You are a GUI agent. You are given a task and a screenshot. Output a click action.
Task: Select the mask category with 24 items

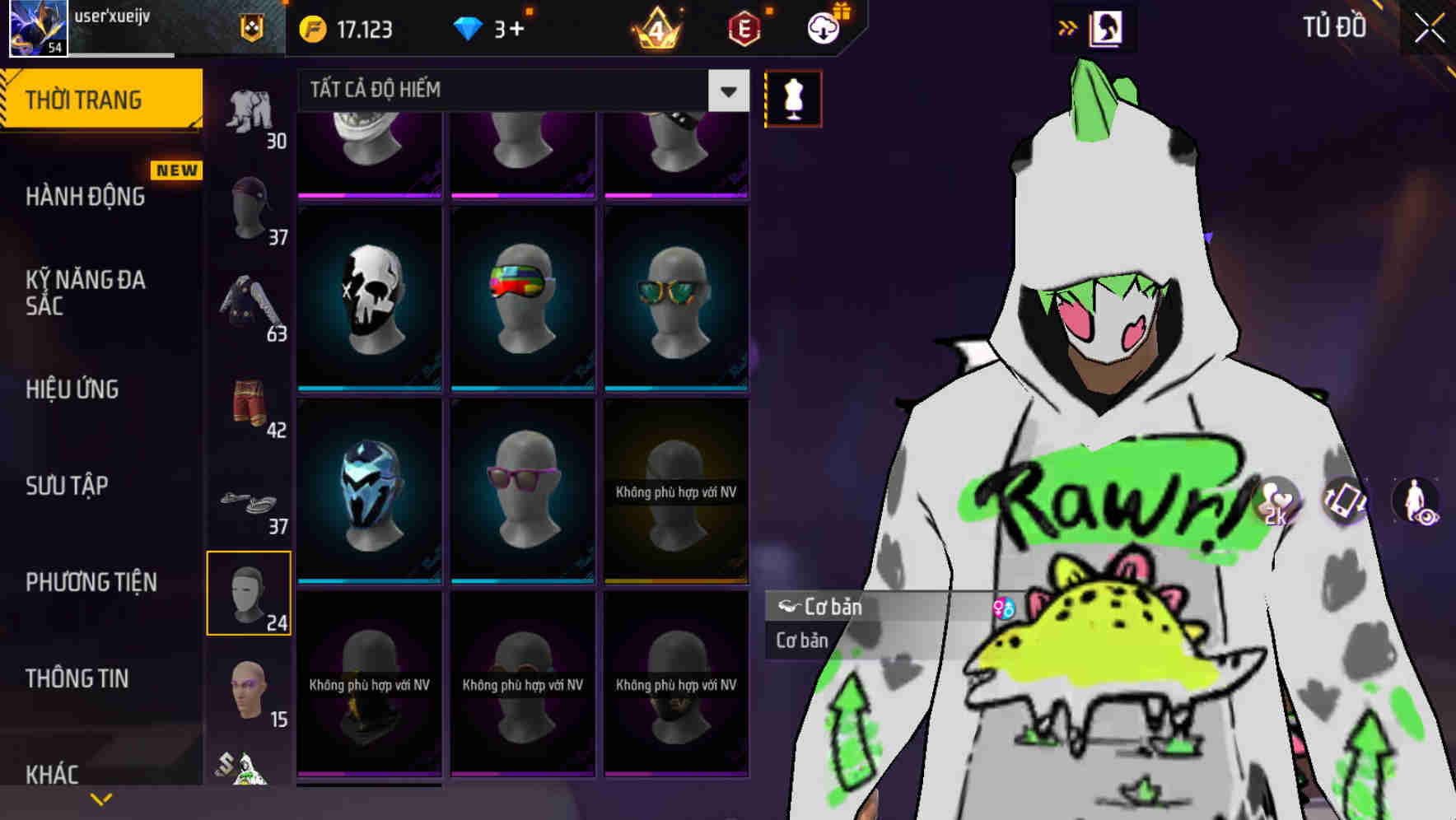click(x=249, y=591)
